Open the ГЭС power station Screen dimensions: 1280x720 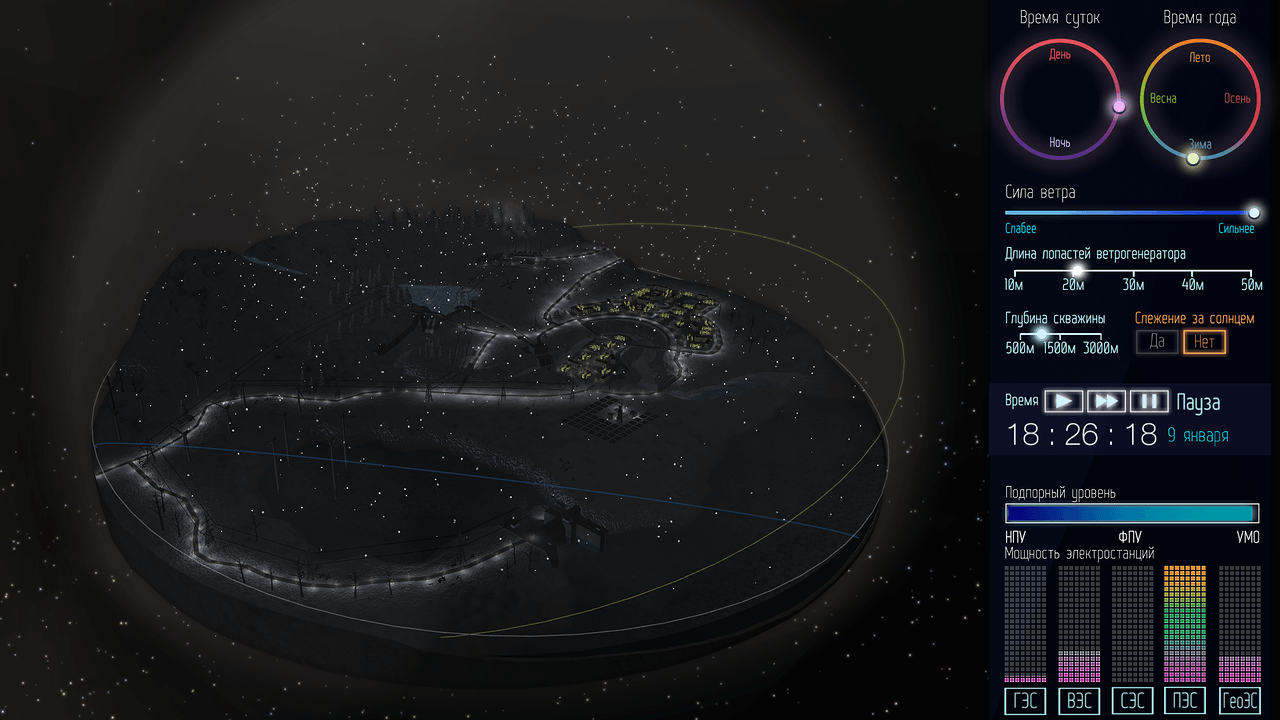pos(1025,701)
